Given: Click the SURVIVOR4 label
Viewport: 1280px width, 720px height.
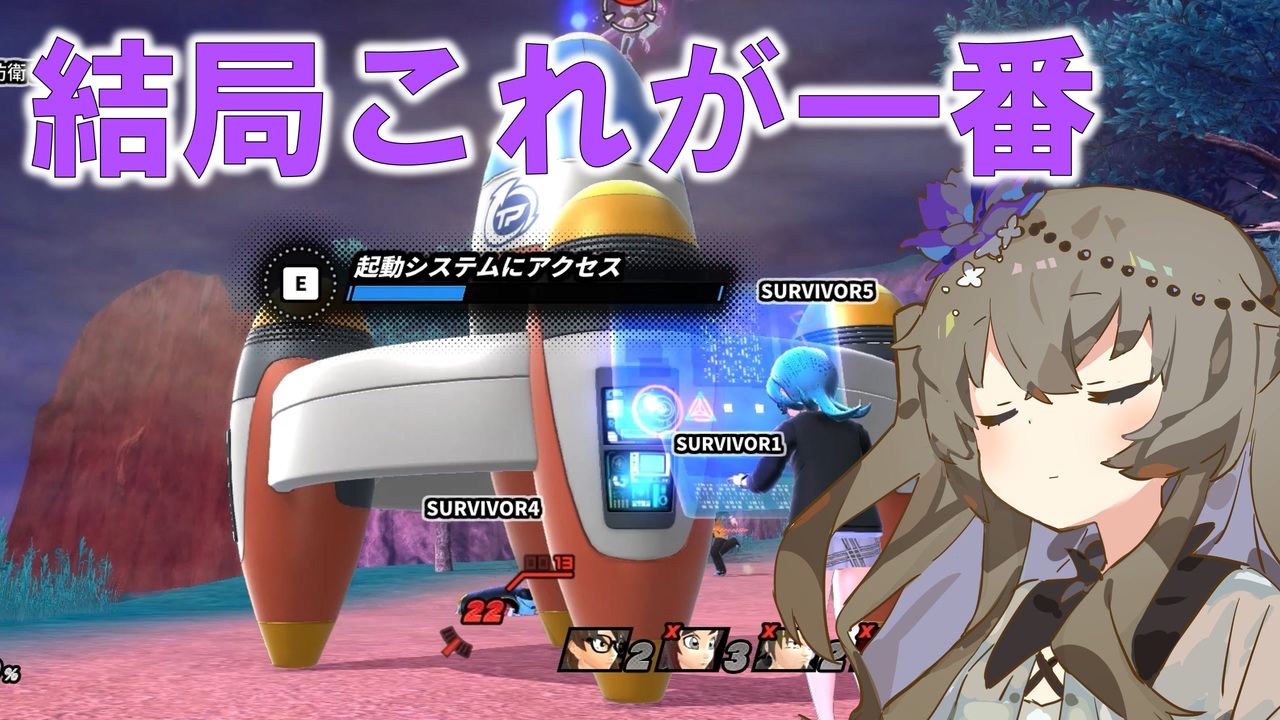Looking at the screenshot, I should 484,508.
